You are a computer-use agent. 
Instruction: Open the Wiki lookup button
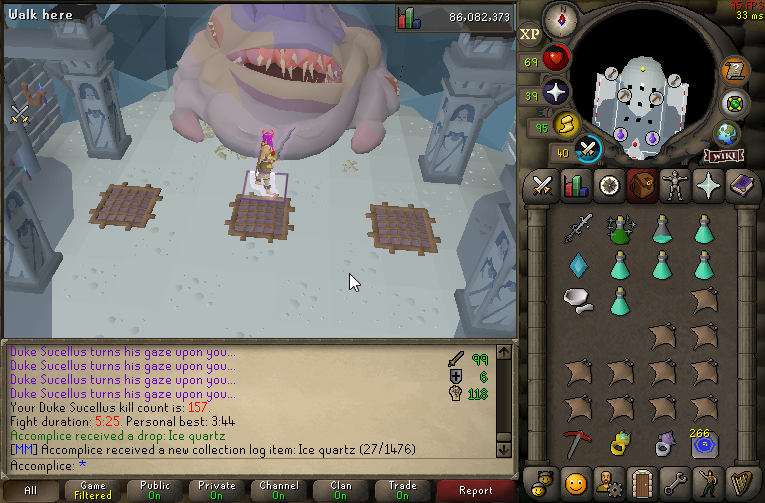722,156
